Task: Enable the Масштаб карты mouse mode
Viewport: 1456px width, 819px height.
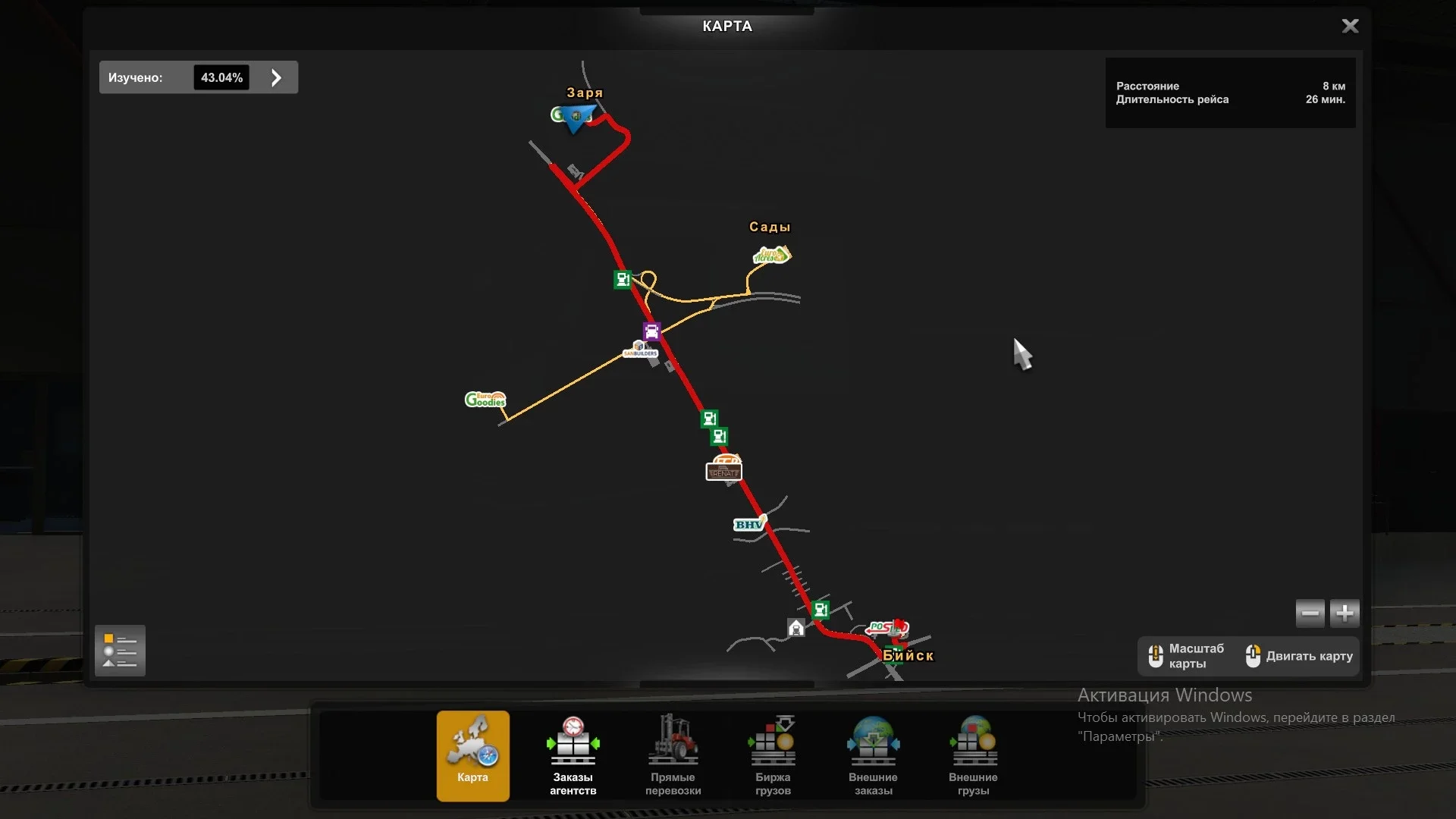Action: pos(1186,655)
